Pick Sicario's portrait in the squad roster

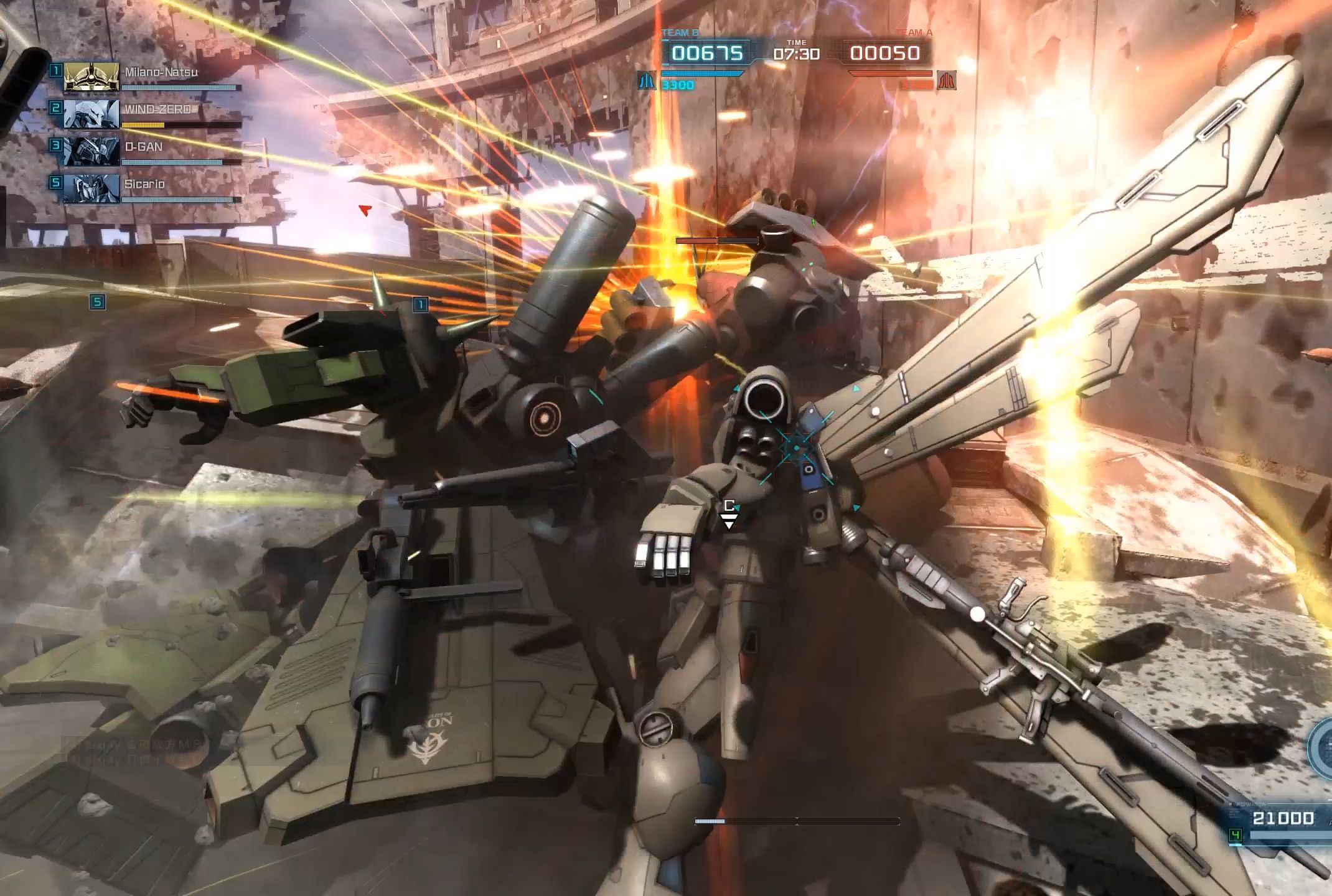point(91,189)
